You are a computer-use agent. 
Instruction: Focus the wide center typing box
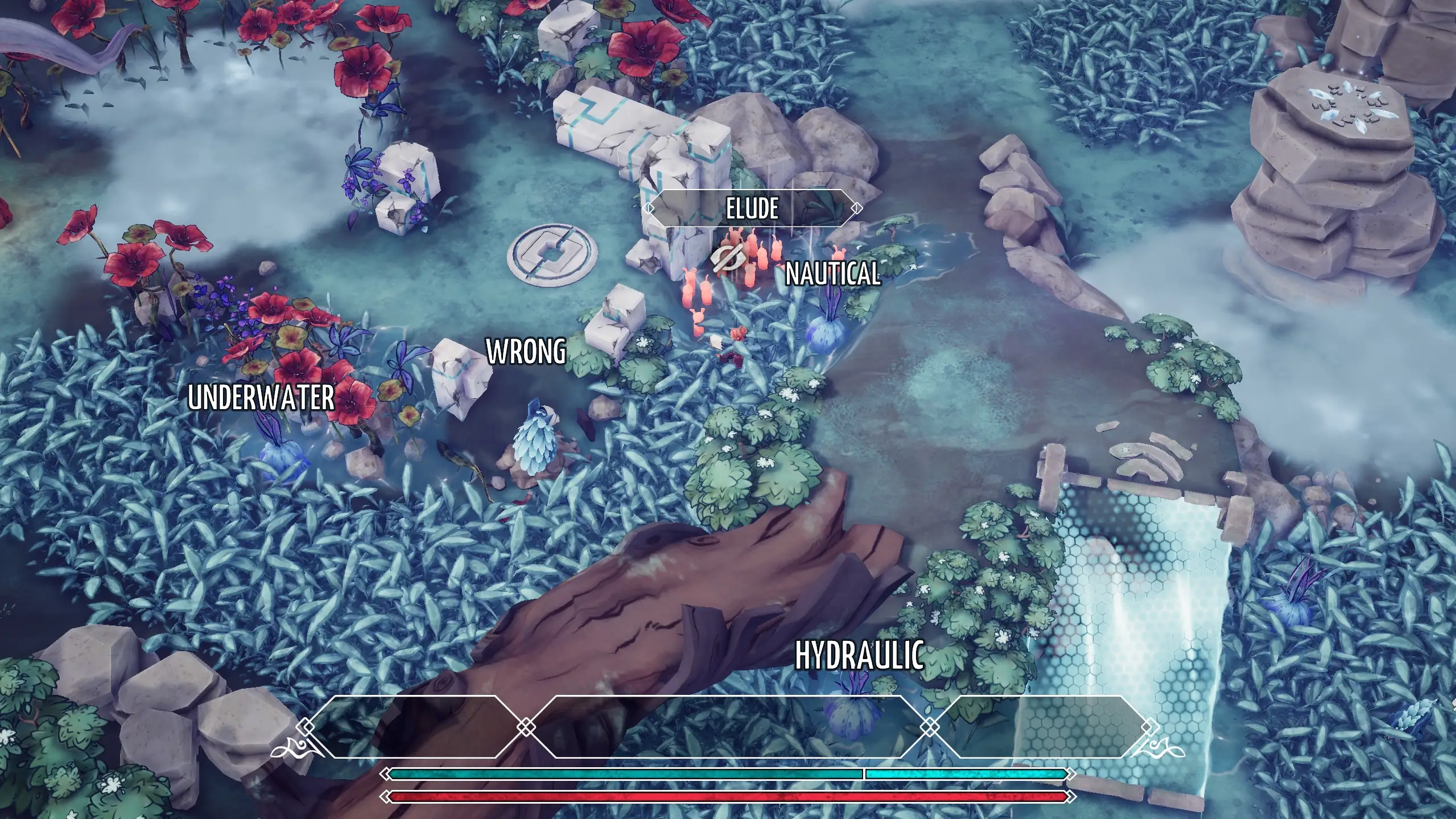coord(727,726)
